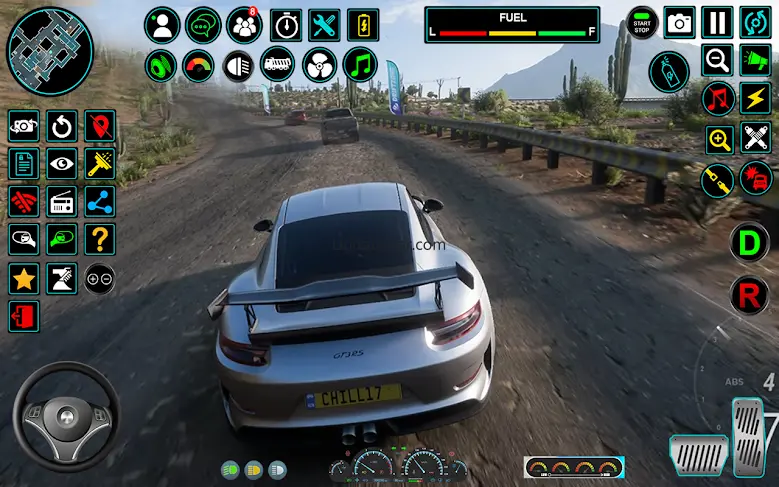Click the green music note icon
The image size is (779, 487).
[x=360, y=65]
